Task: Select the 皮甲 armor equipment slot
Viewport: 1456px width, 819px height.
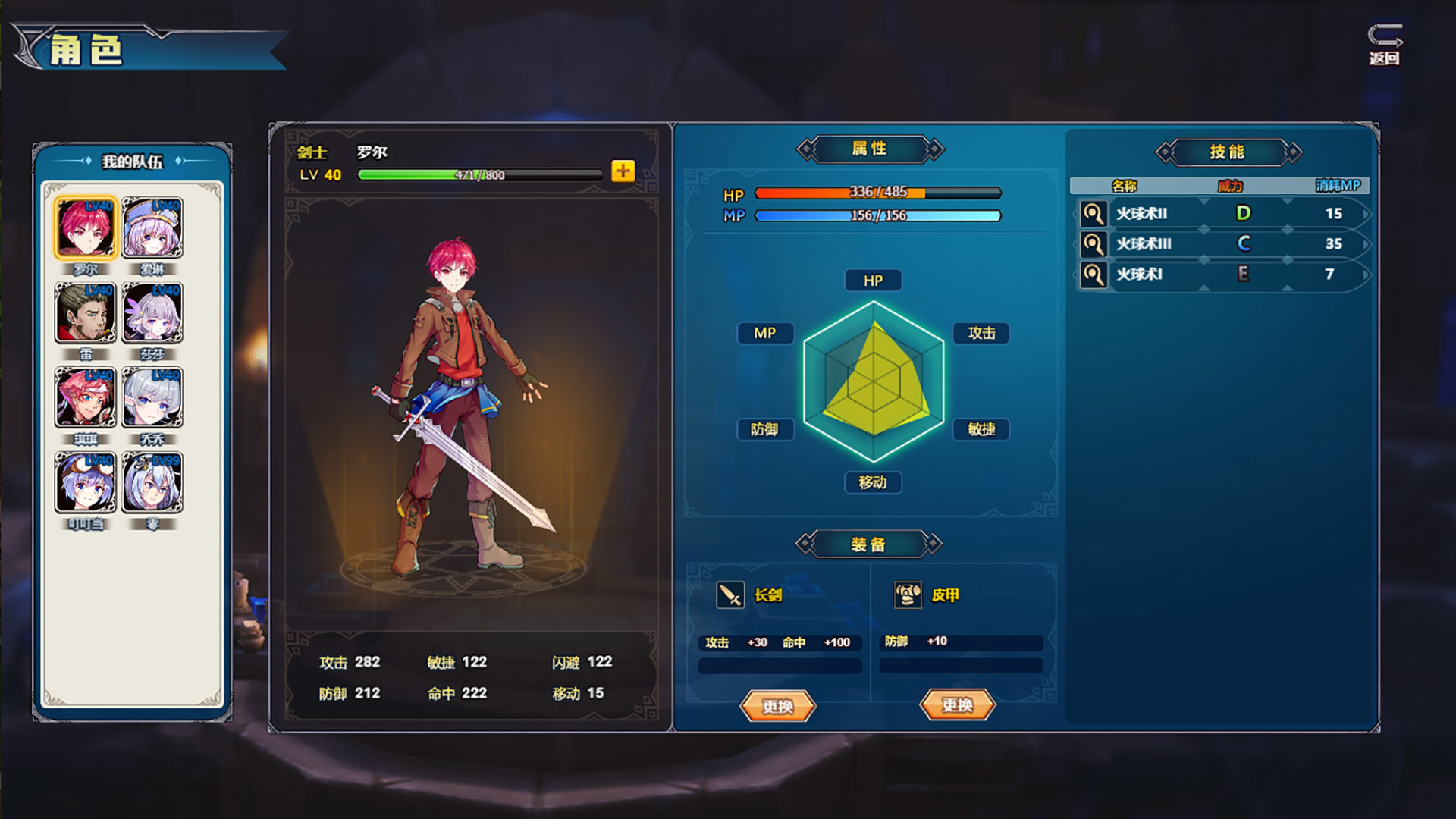Action: (x=908, y=595)
